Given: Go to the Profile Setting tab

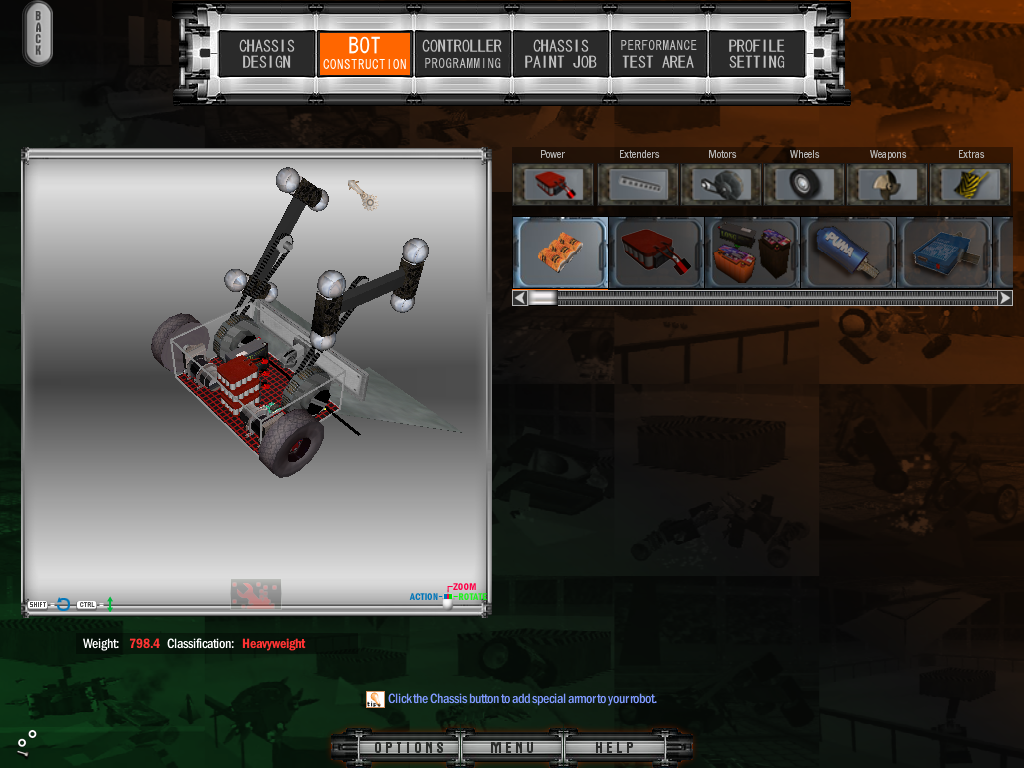Looking at the screenshot, I should [x=756, y=54].
